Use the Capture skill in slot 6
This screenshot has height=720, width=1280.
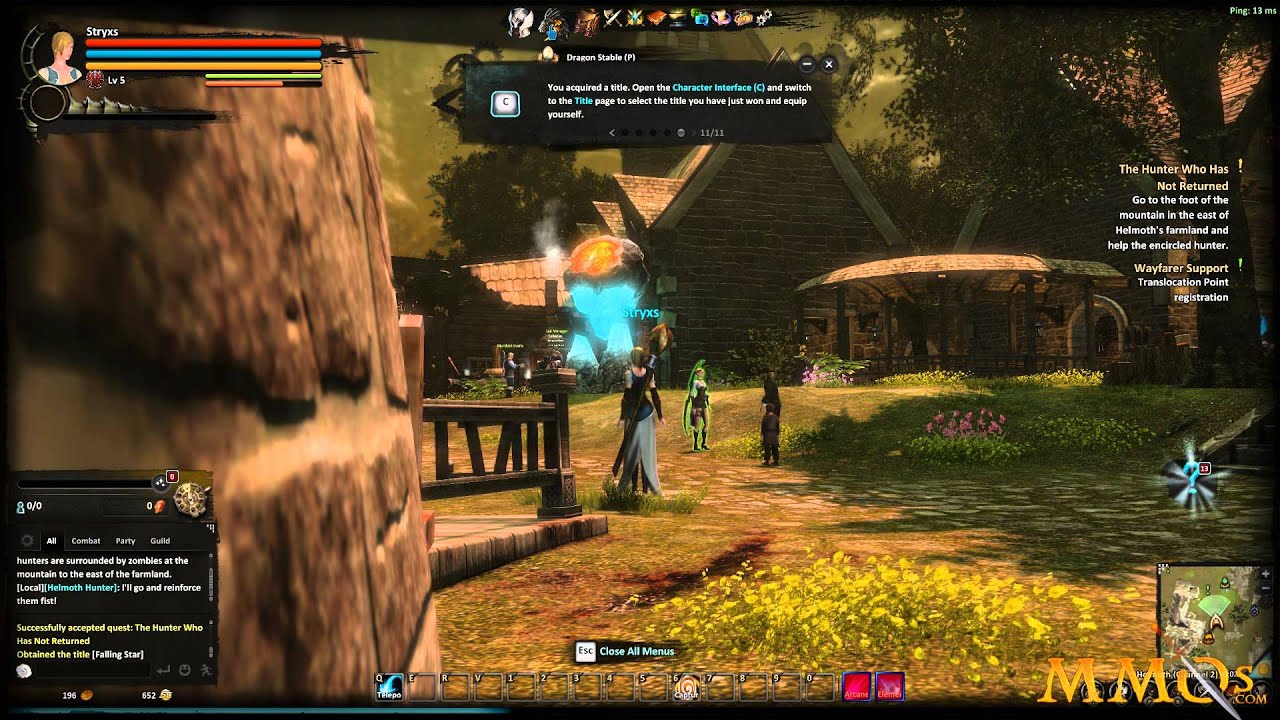[x=685, y=687]
